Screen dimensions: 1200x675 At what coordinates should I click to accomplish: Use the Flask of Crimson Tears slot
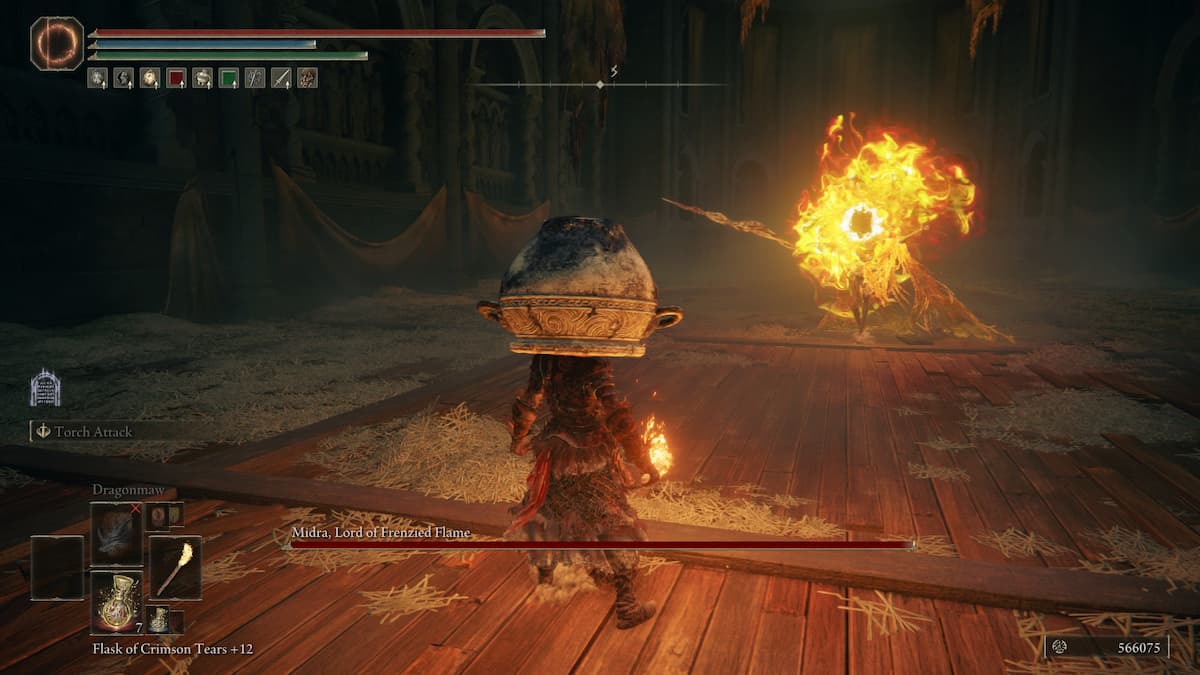(x=116, y=602)
